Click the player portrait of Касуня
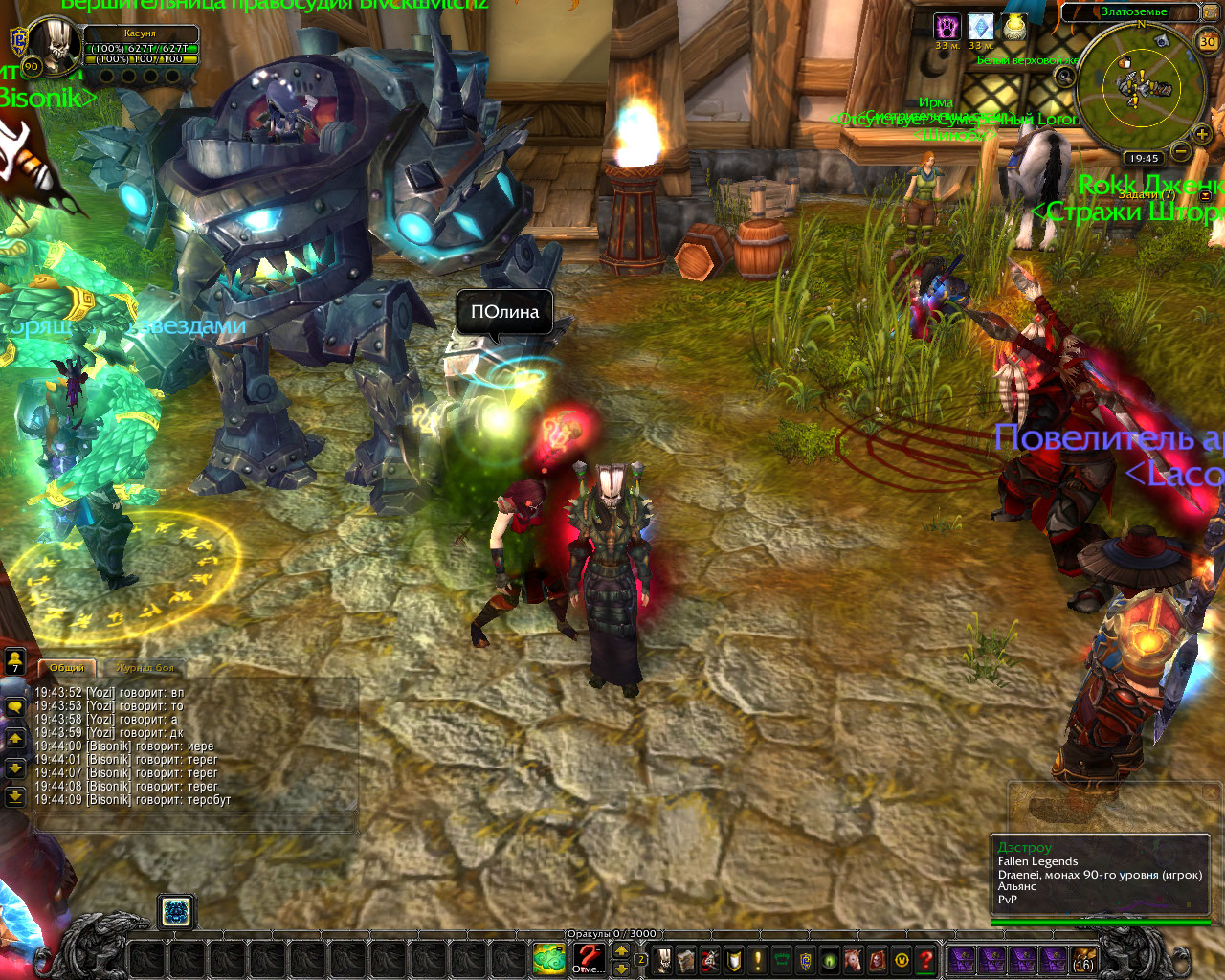 click(54, 46)
